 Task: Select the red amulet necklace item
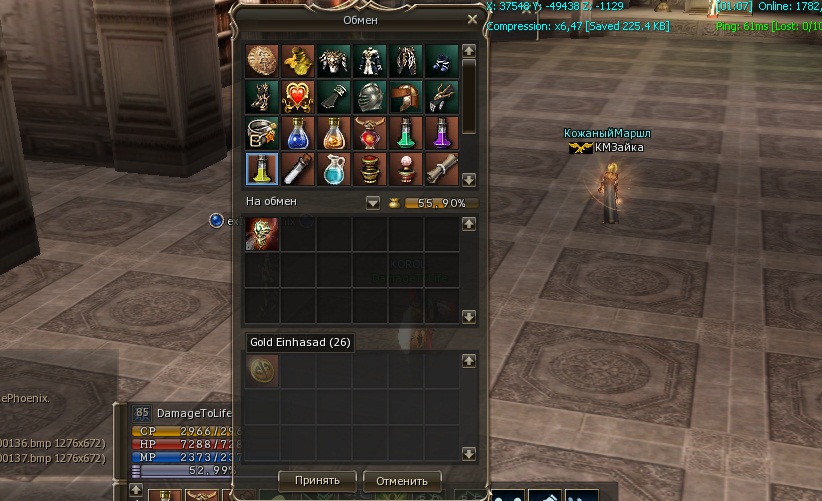coord(370,132)
